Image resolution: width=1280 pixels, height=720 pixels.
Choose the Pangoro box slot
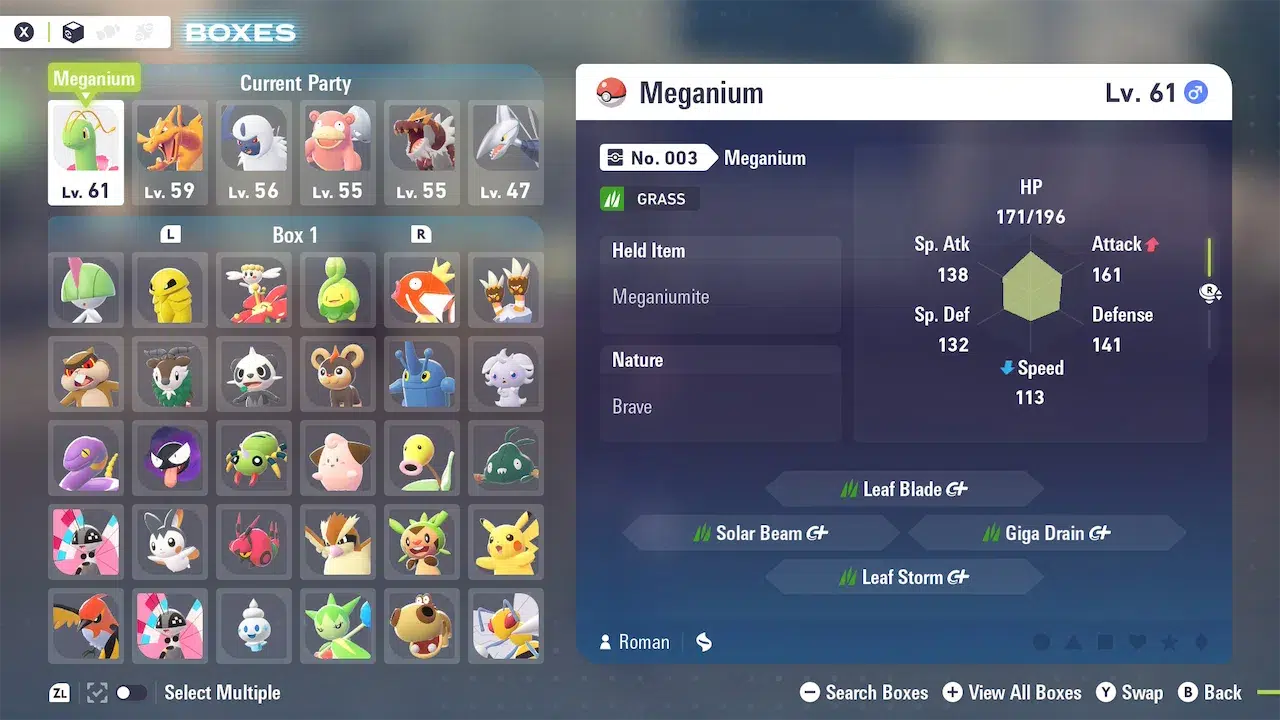coord(254,374)
